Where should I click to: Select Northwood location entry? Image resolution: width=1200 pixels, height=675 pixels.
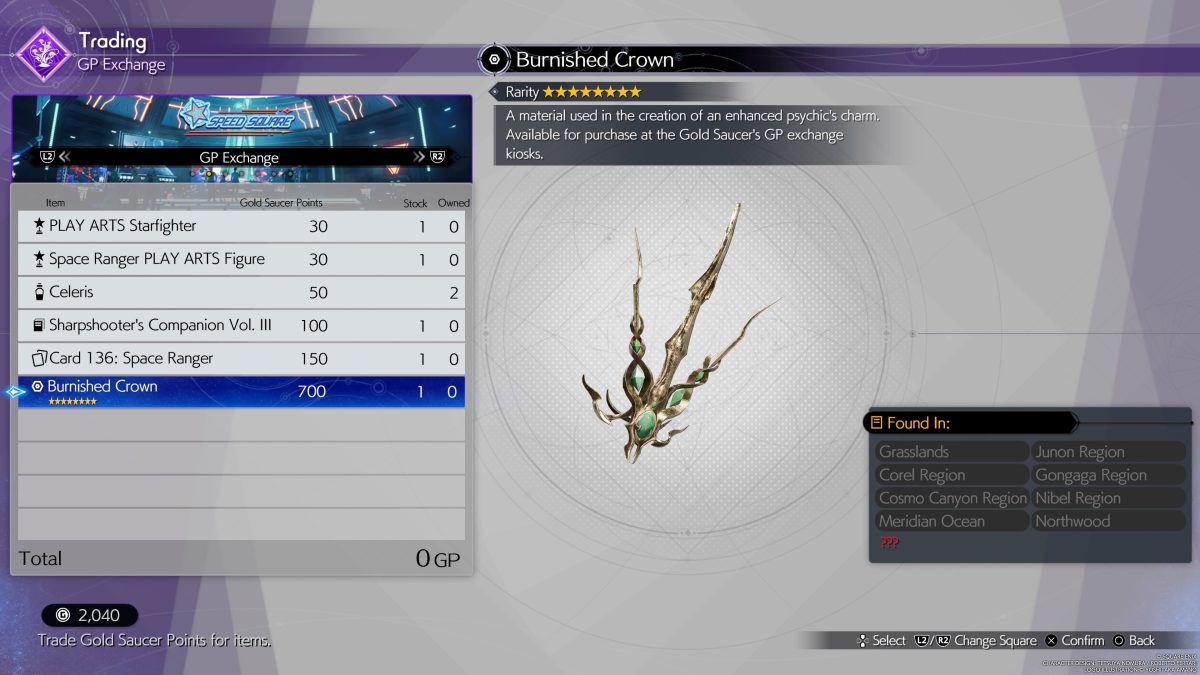coord(1108,521)
